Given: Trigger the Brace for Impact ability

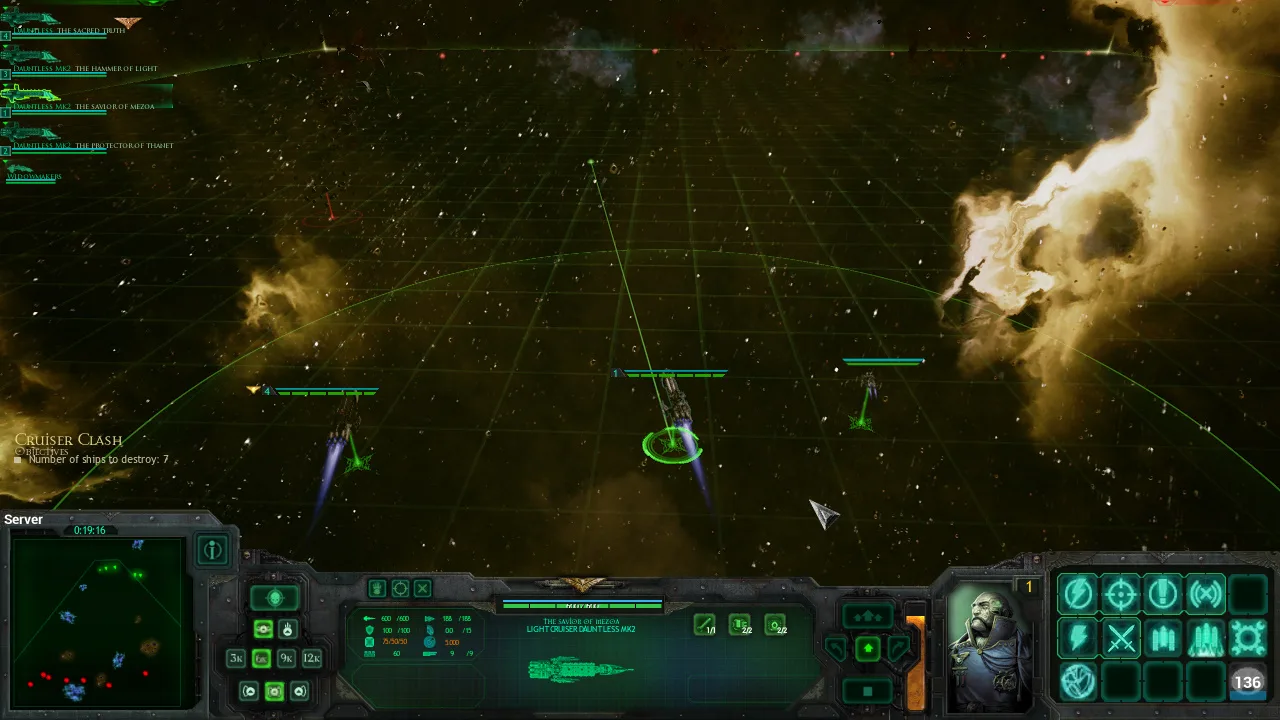Looking at the screenshot, I should click(x=1162, y=594).
